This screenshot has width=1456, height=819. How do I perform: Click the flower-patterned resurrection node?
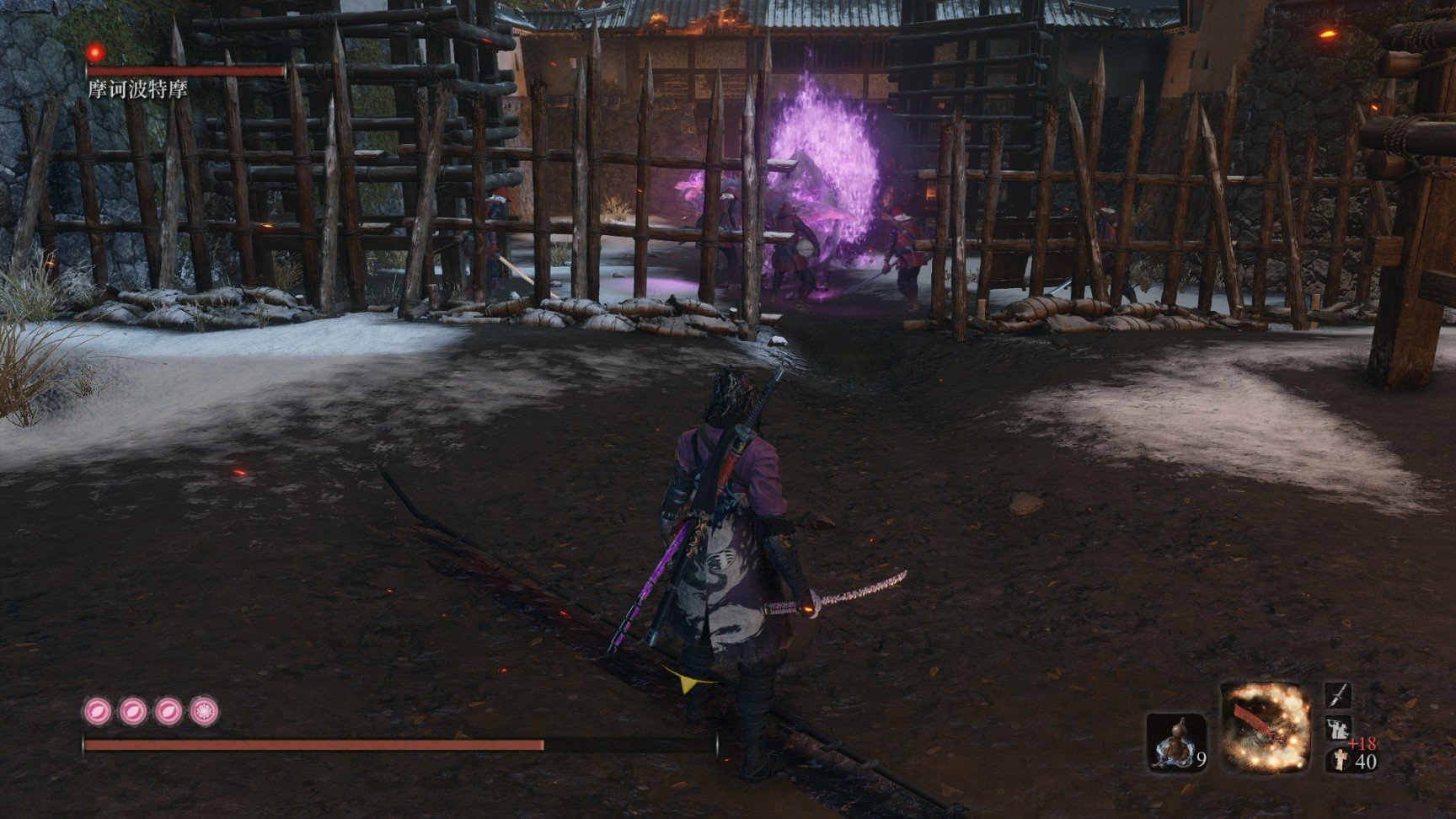click(204, 711)
